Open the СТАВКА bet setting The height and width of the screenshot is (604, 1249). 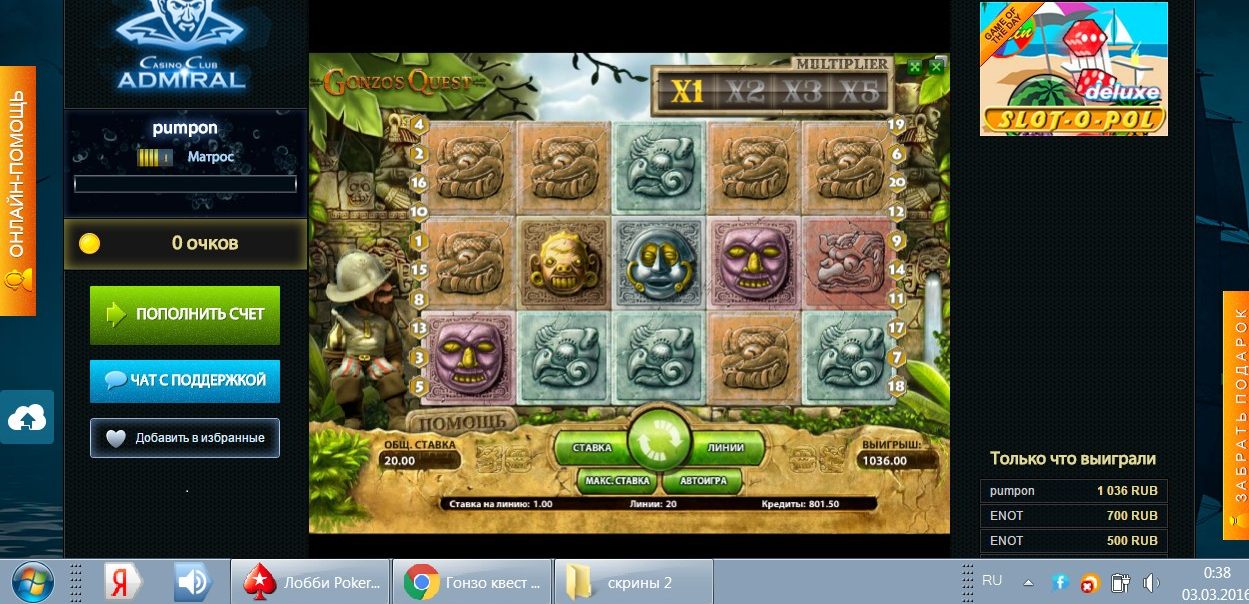coord(591,449)
